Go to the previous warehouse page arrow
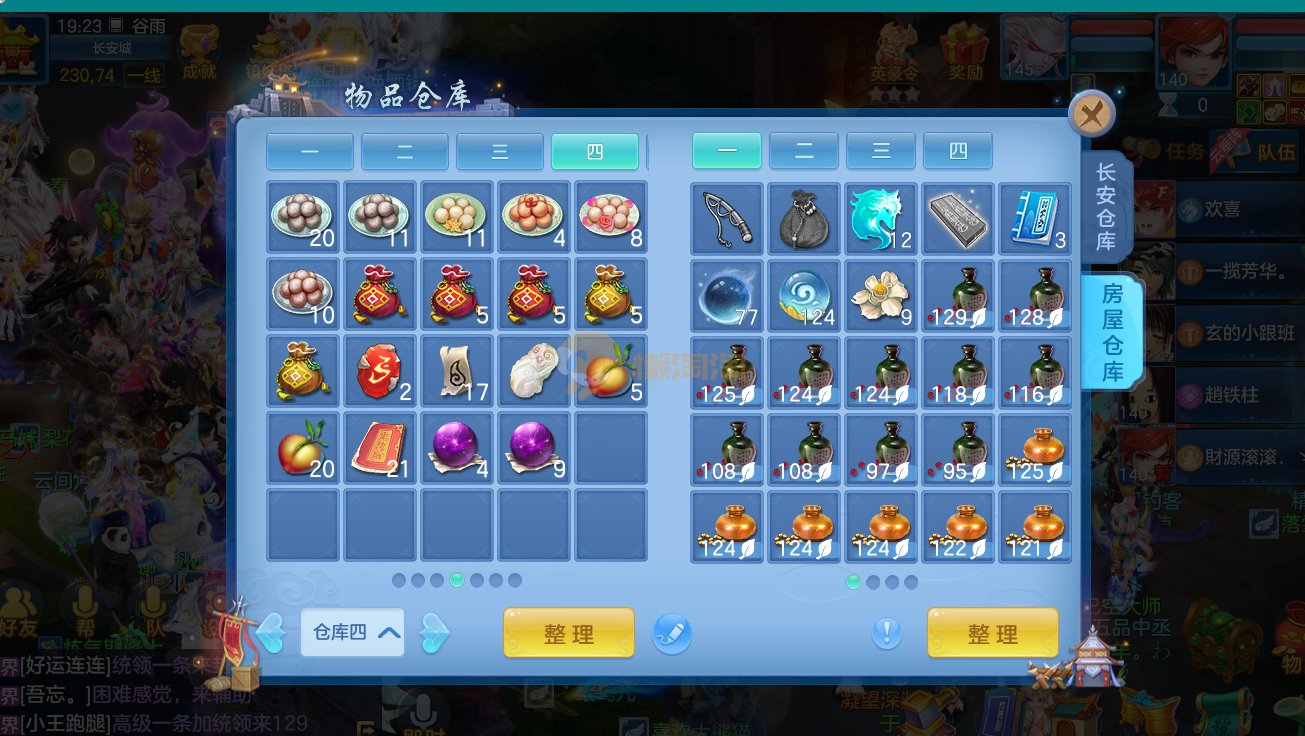 tap(271, 632)
